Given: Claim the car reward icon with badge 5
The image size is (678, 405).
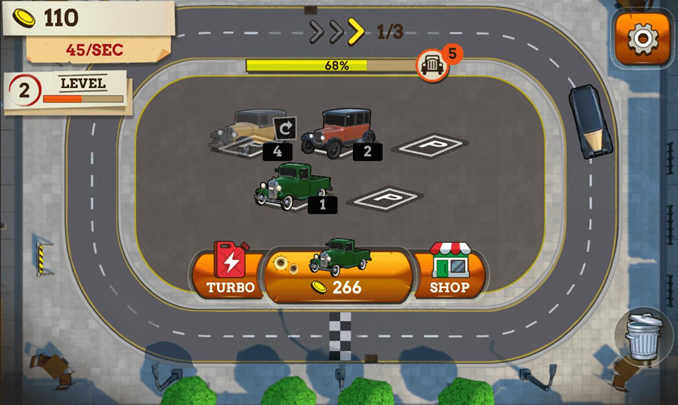Looking at the screenshot, I should (431, 65).
